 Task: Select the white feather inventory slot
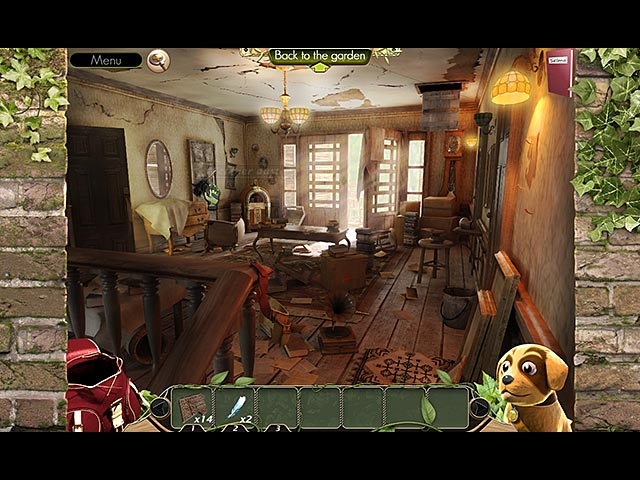click(236, 406)
